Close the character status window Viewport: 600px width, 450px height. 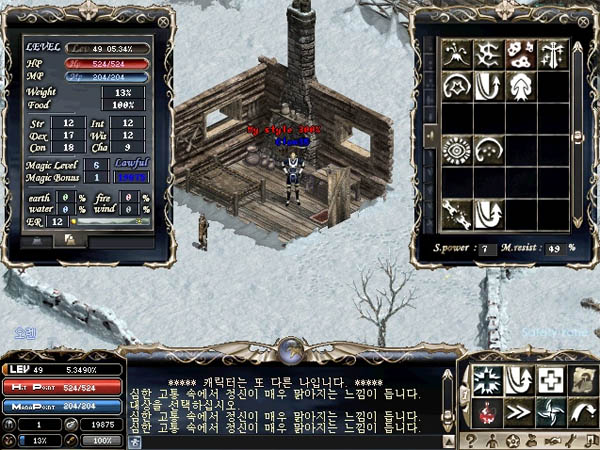(x=164, y=21)
